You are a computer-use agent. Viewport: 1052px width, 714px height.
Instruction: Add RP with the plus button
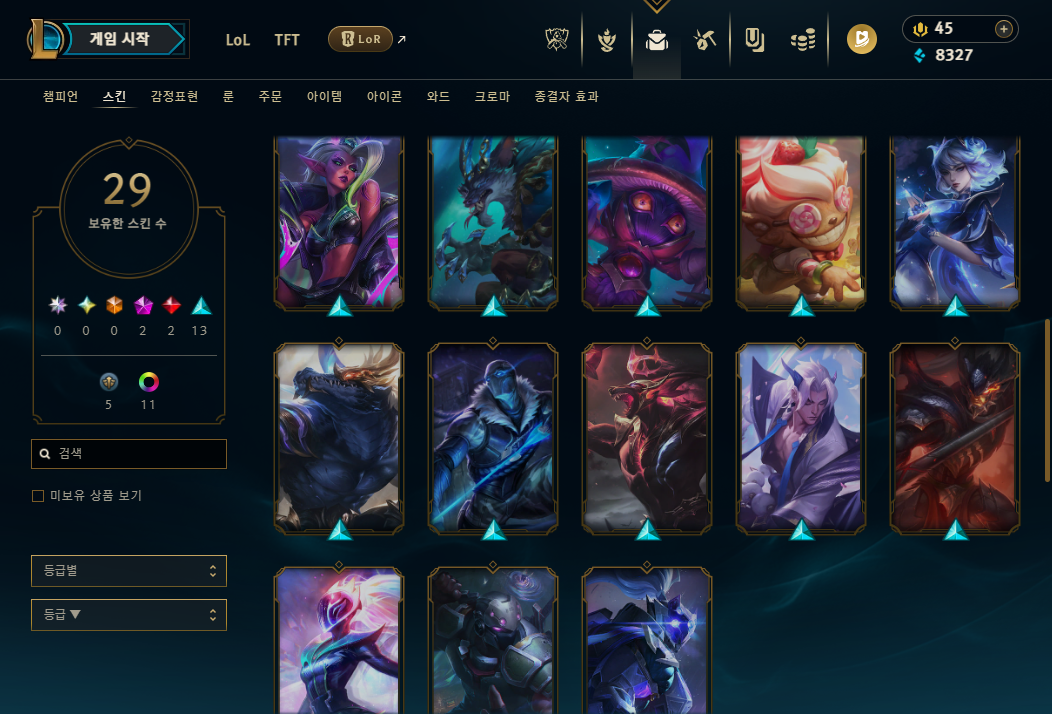click(x=1003, y=29)
